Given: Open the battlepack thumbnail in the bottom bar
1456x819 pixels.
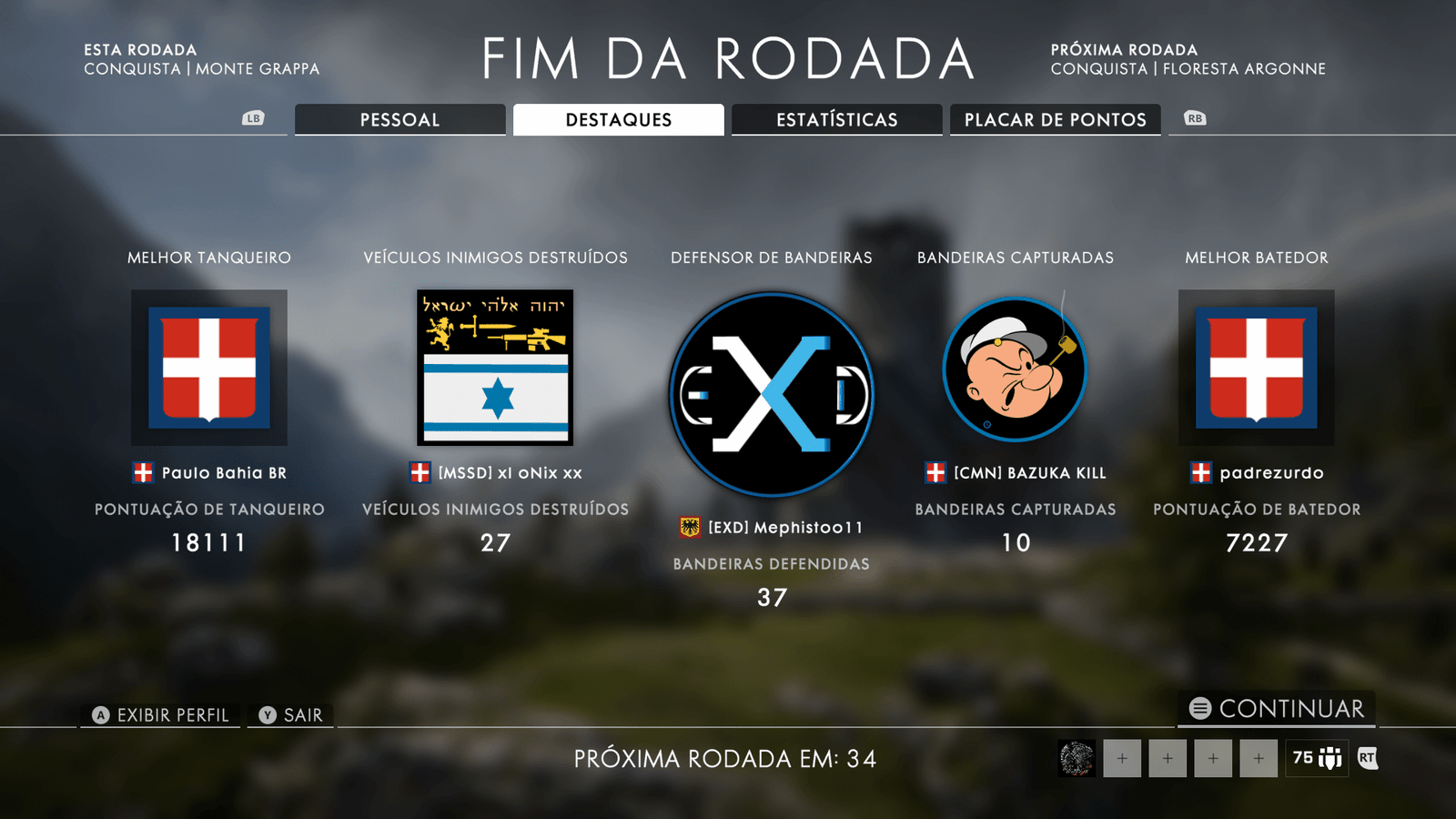Looking at the screenshot, I should [x=1075, y=758].
